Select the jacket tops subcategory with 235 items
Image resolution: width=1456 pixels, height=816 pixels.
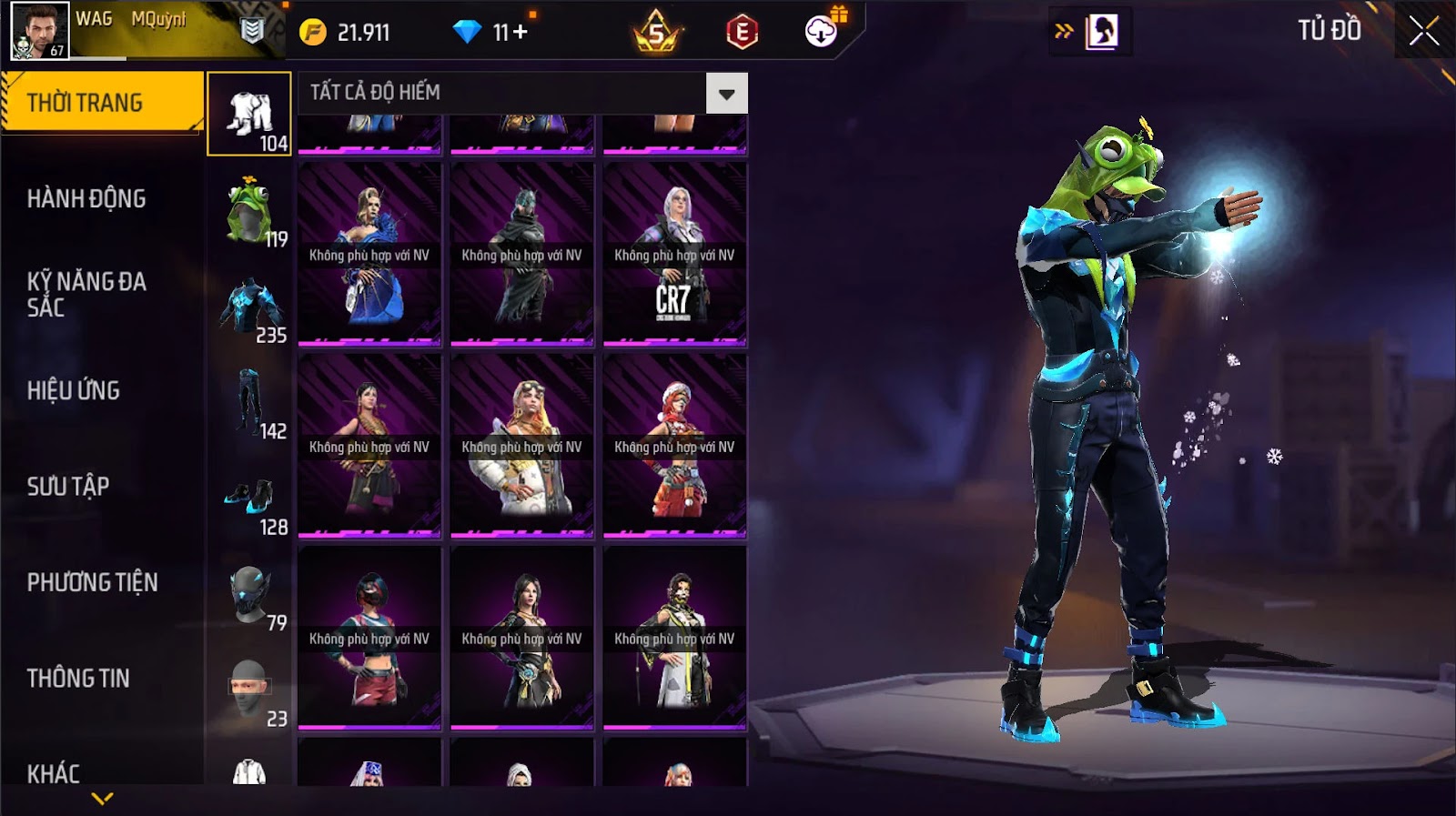coord(249,307)
